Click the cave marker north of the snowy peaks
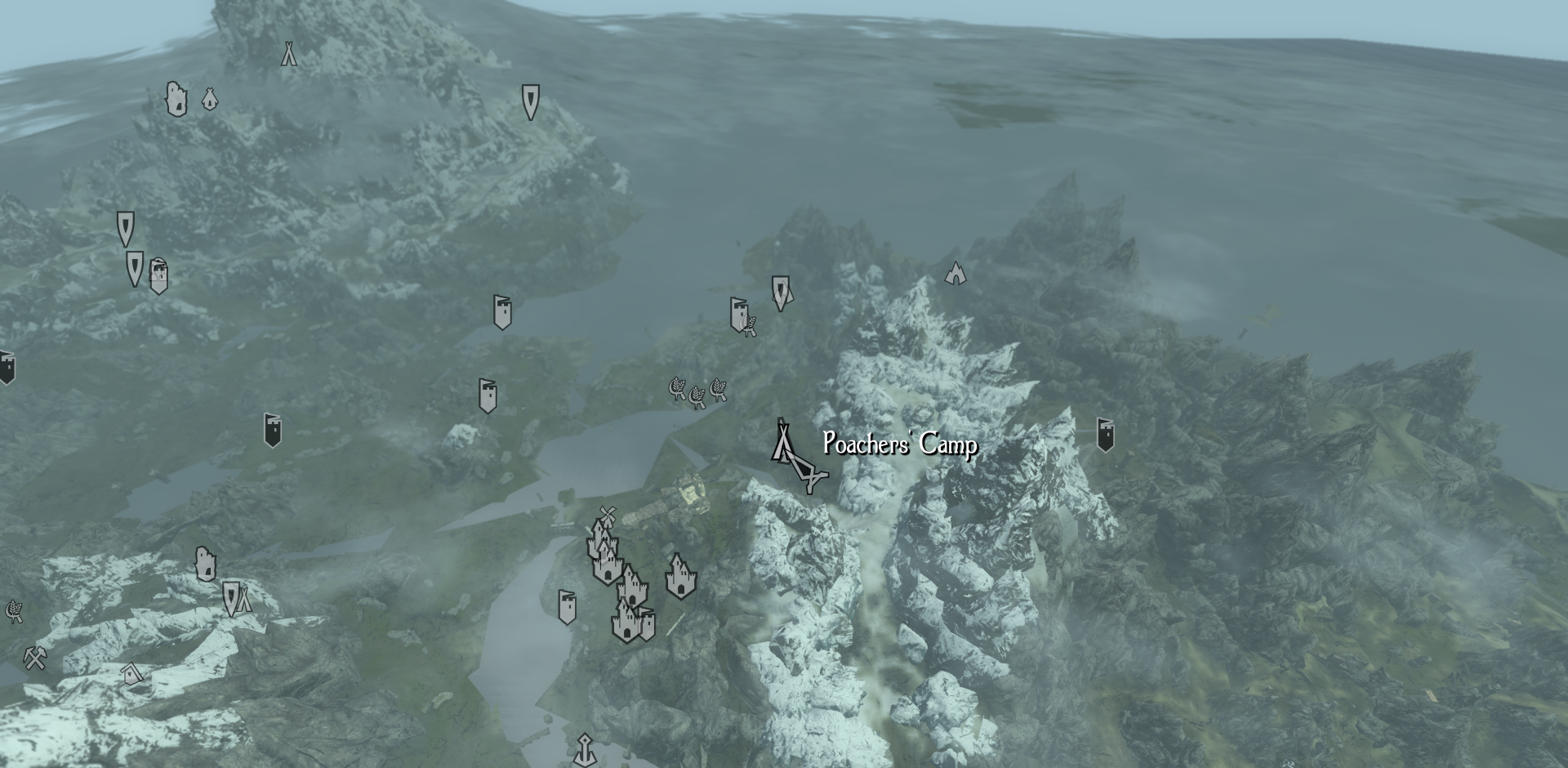The image size is (1568, 768). 954,274
